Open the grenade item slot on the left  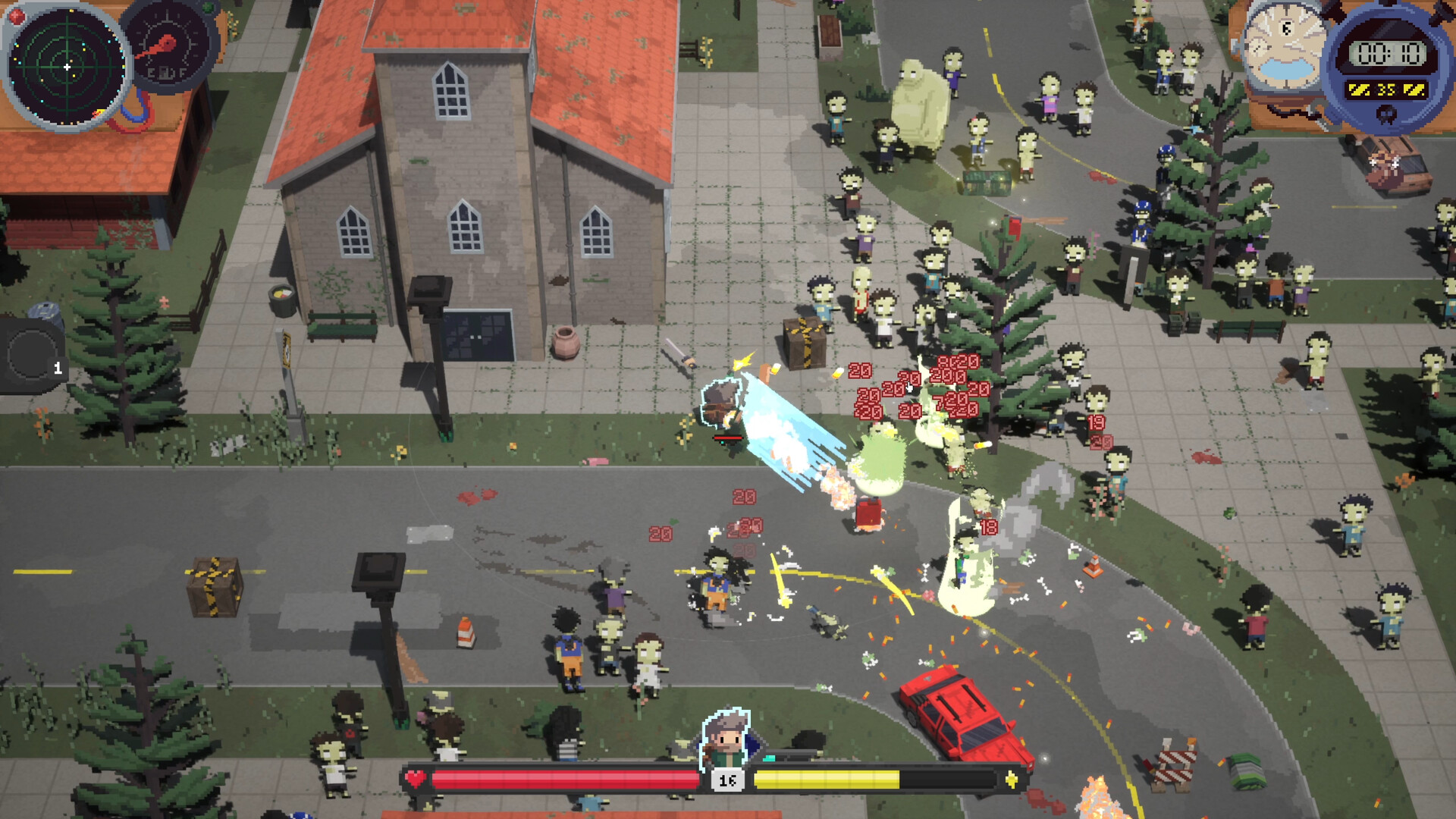pos(34,355)
